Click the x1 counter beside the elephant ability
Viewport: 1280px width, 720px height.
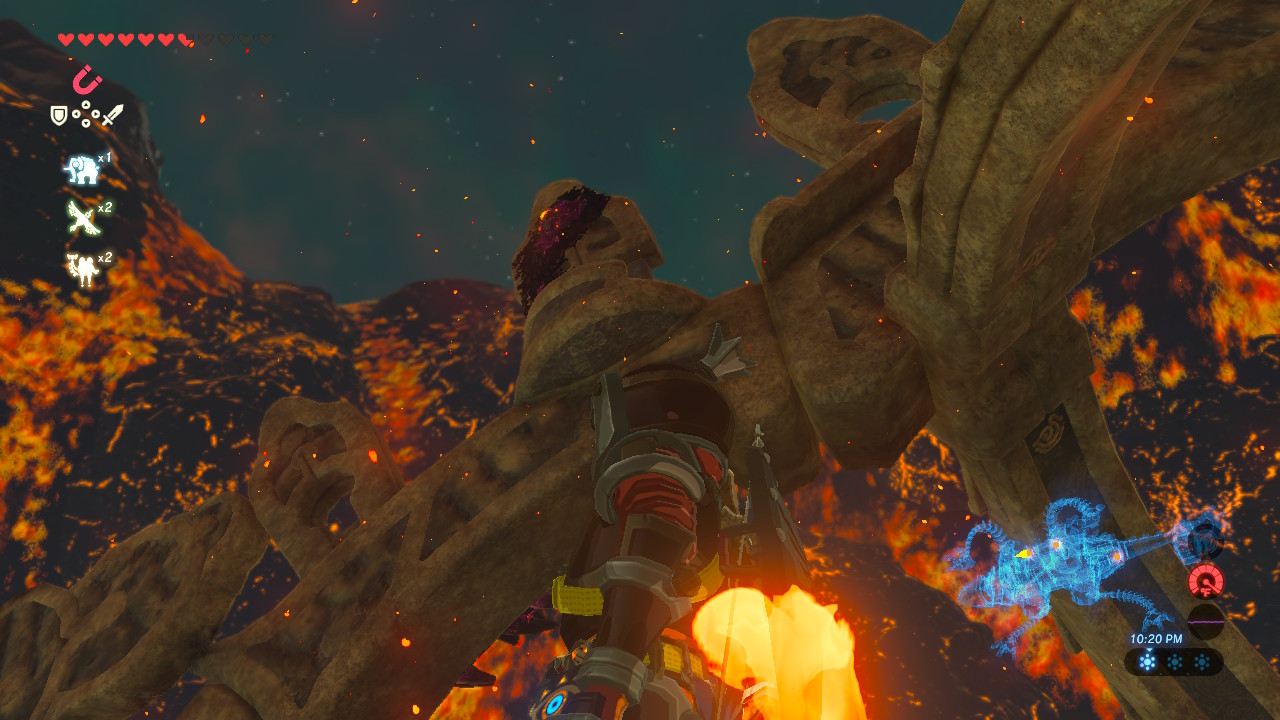tap(104, 159)
